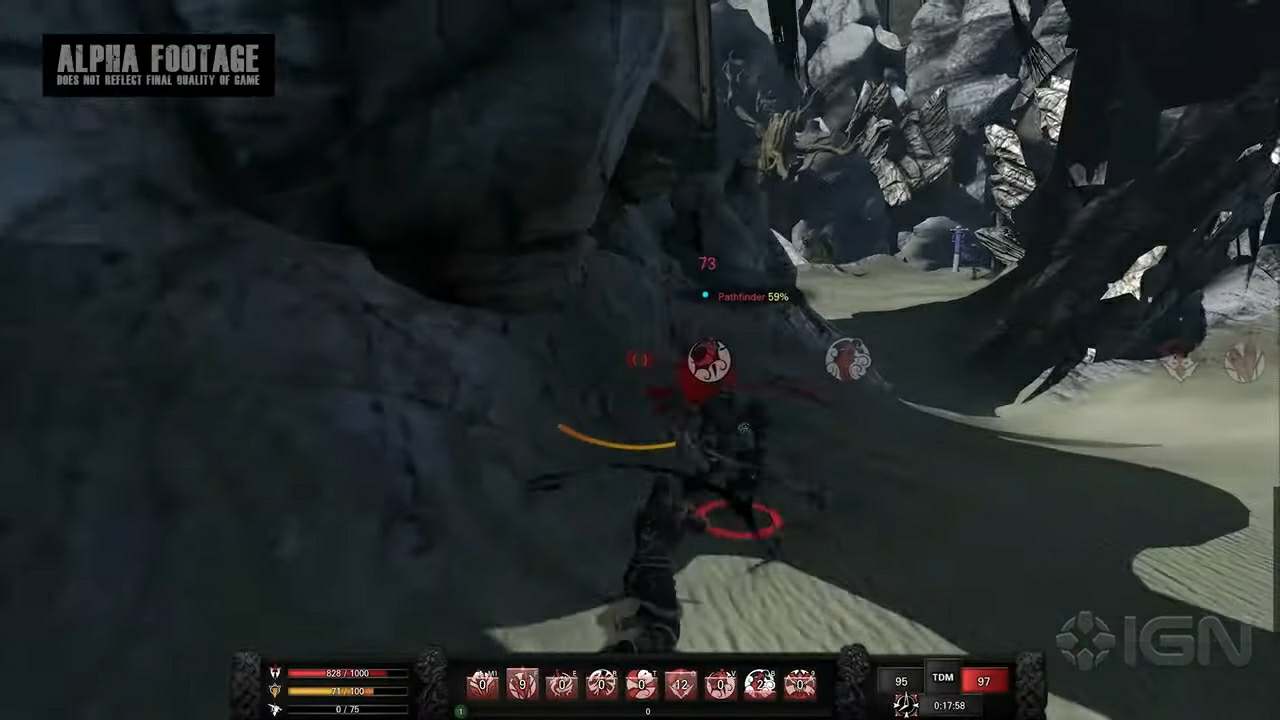The width and height of the screenshot is (1280, 720).
Task: Select the hotbar ability marked M1
Action: 483,684
